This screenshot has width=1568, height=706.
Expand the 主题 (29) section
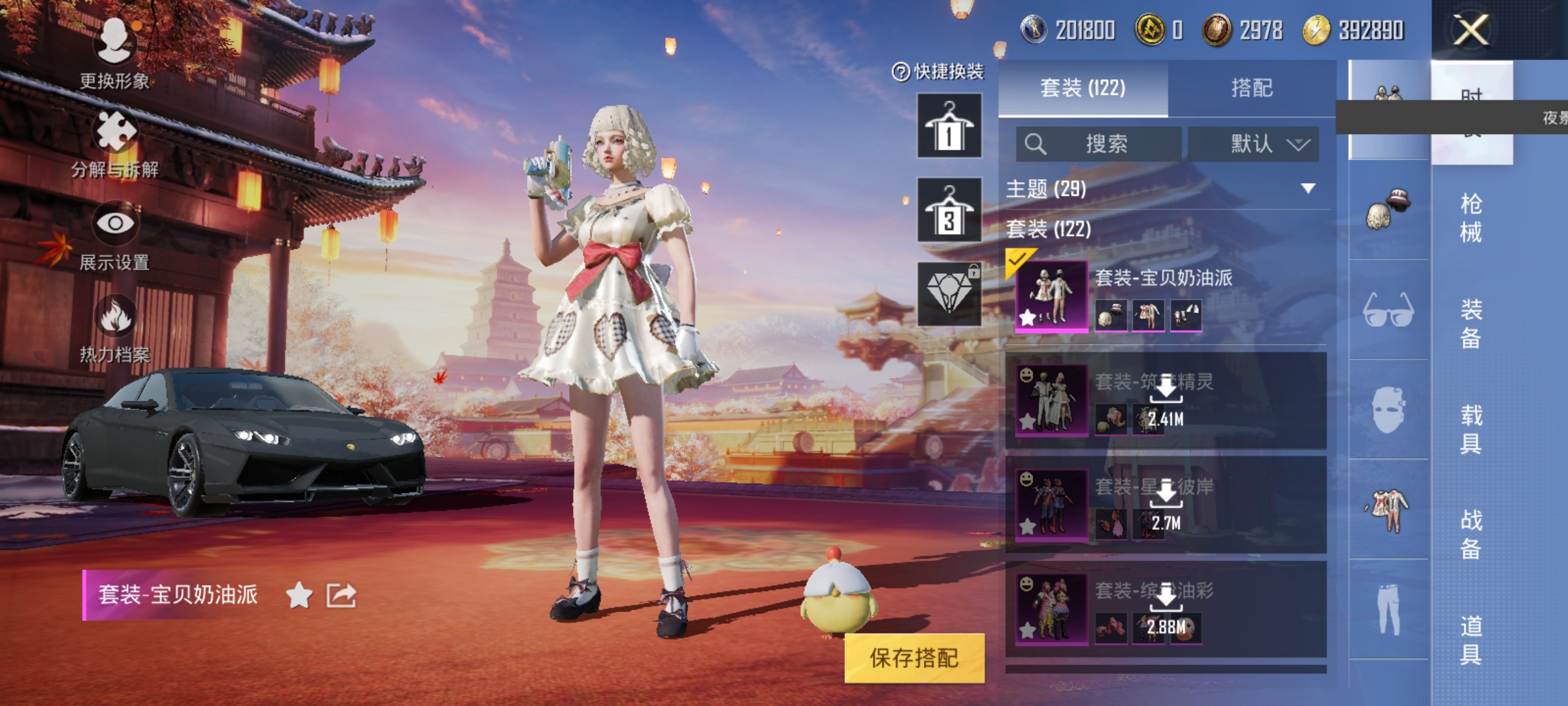1307,189
